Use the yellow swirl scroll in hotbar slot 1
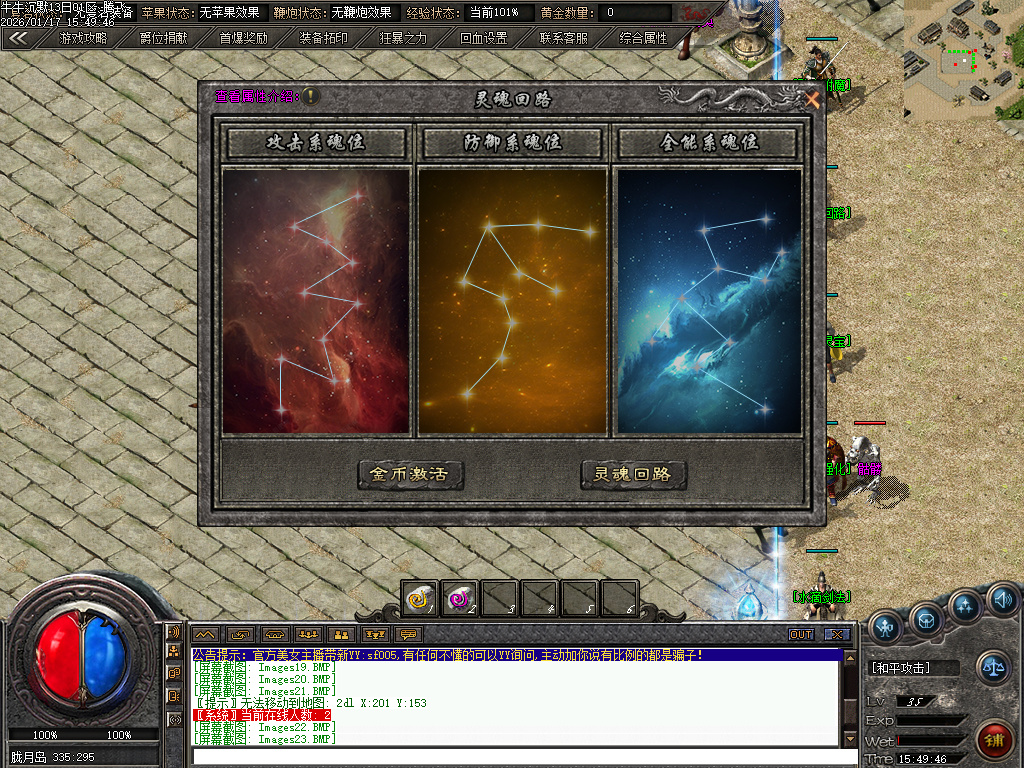 click(419, 597)
